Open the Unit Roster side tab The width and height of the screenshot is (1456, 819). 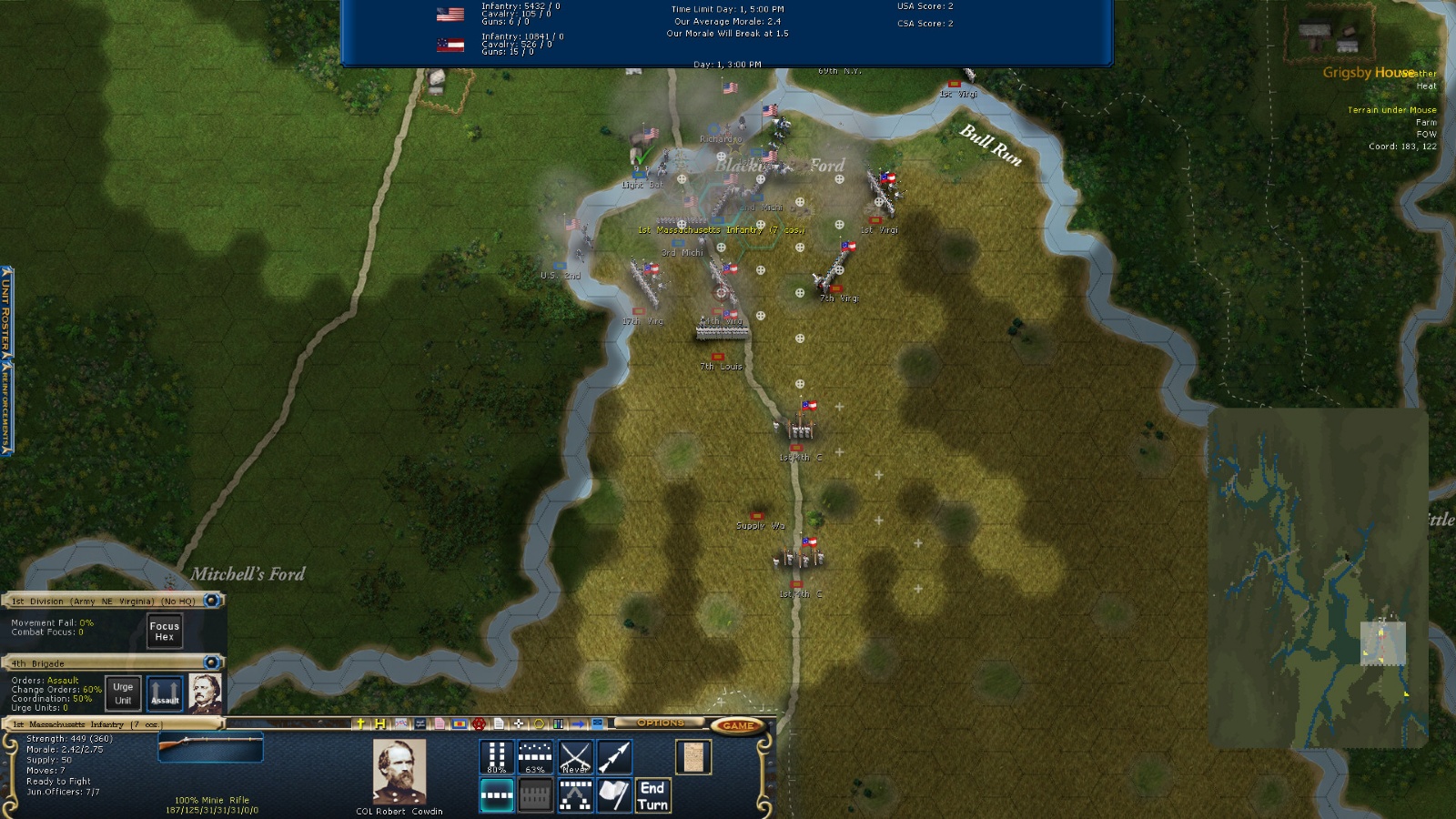[x=5, y=311]
